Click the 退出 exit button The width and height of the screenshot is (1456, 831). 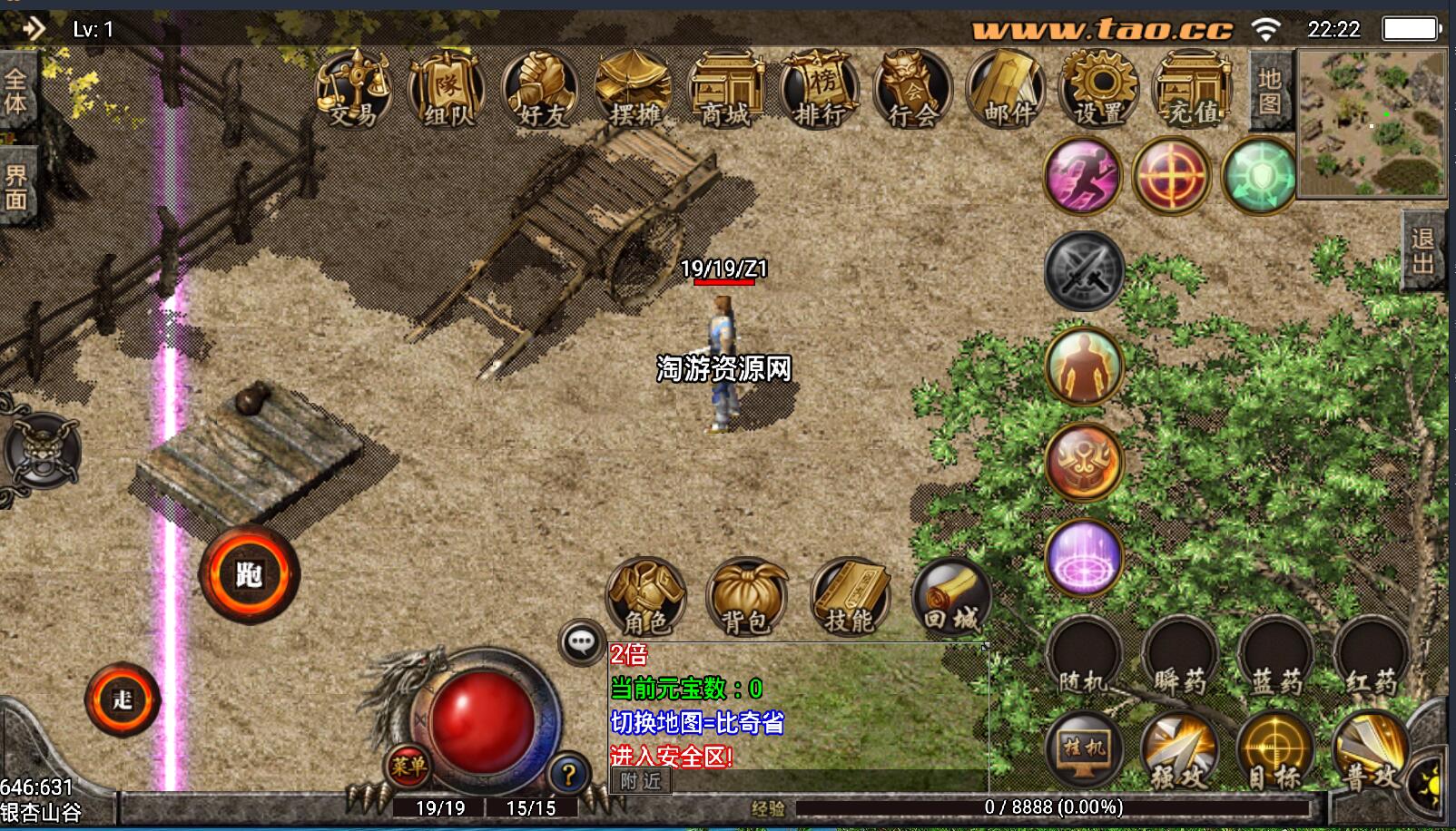[1422, 250]
